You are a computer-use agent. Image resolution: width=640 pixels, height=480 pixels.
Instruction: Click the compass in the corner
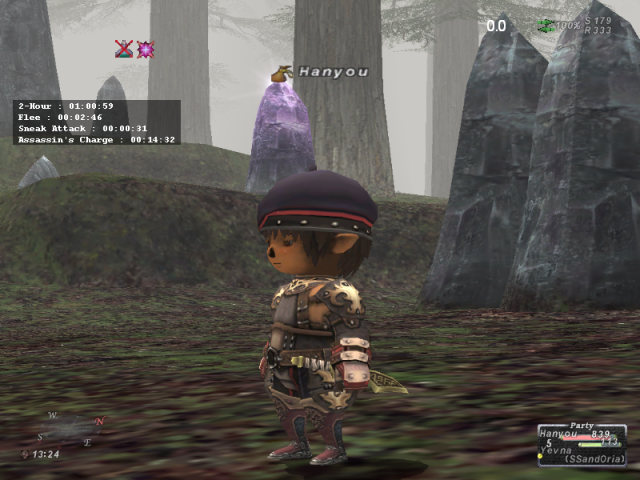73,428
